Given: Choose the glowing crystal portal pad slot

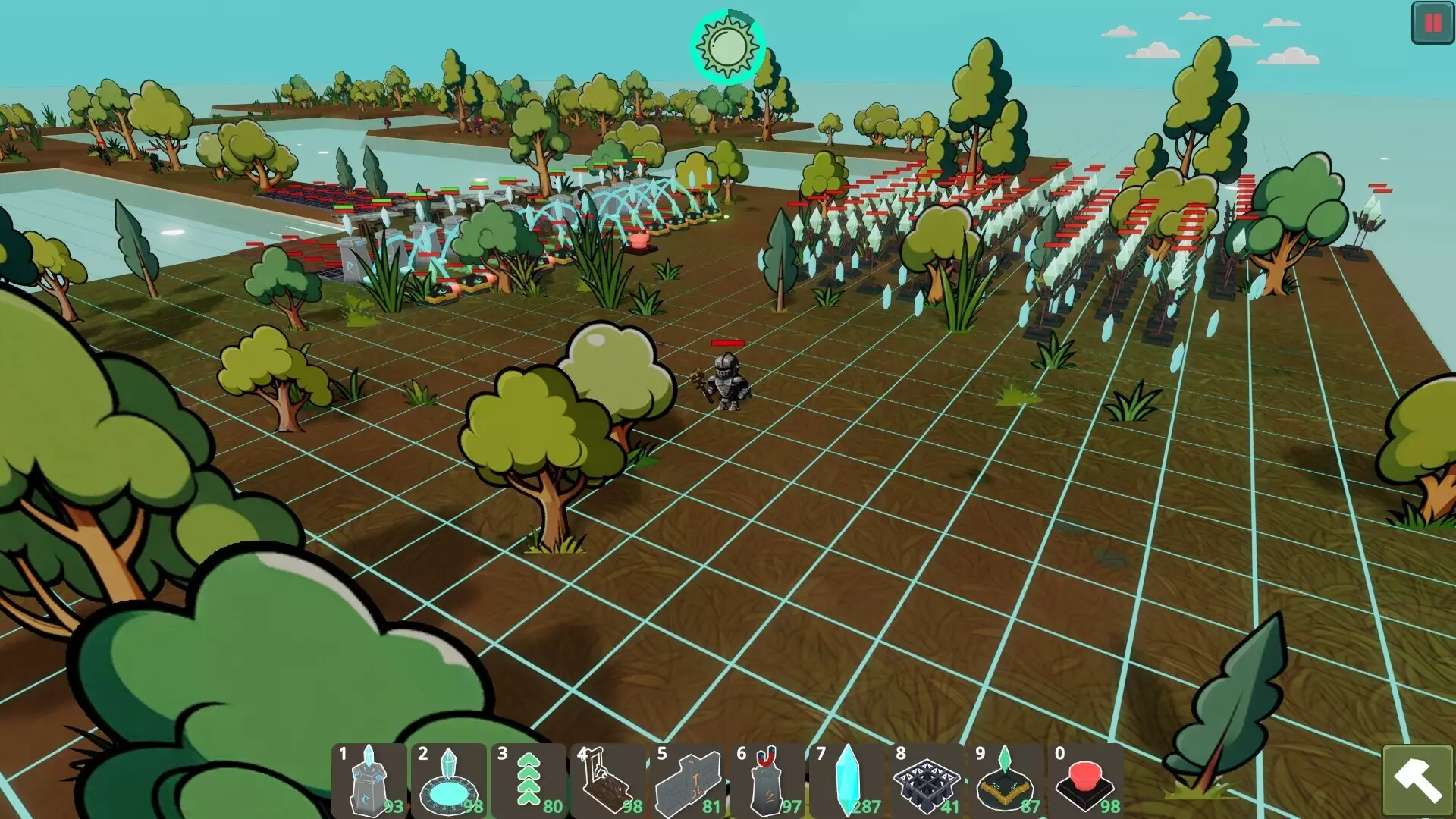Looking at the screenshot, I should point(449,780).
